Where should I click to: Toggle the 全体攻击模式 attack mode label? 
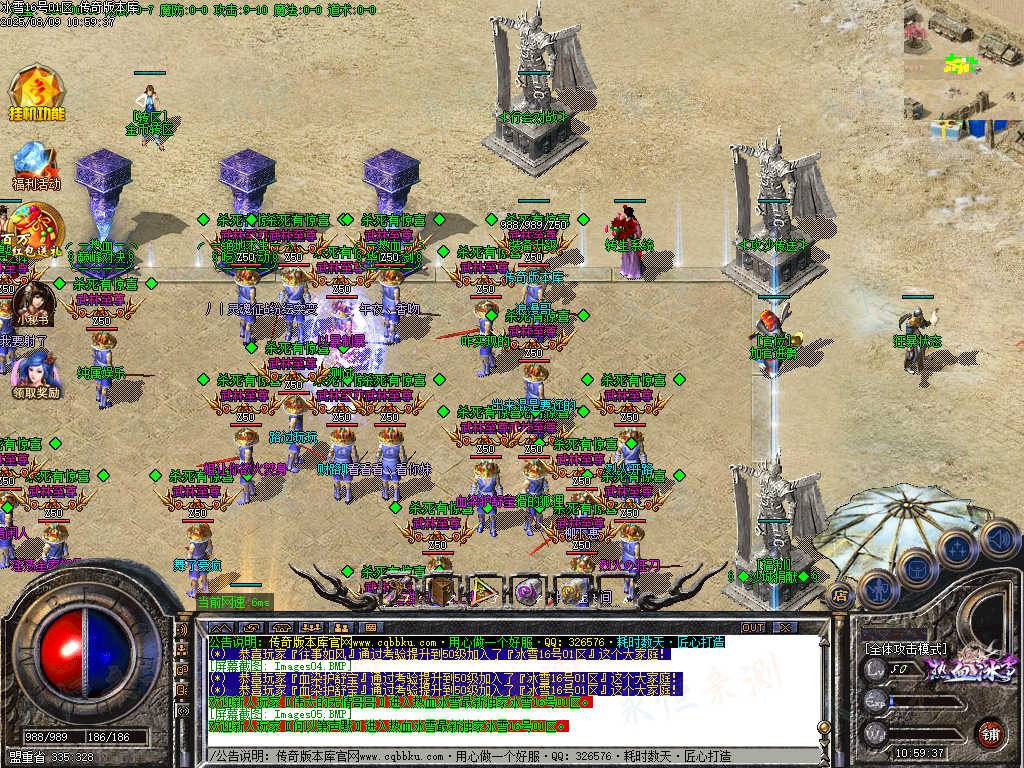coord(904,647)
